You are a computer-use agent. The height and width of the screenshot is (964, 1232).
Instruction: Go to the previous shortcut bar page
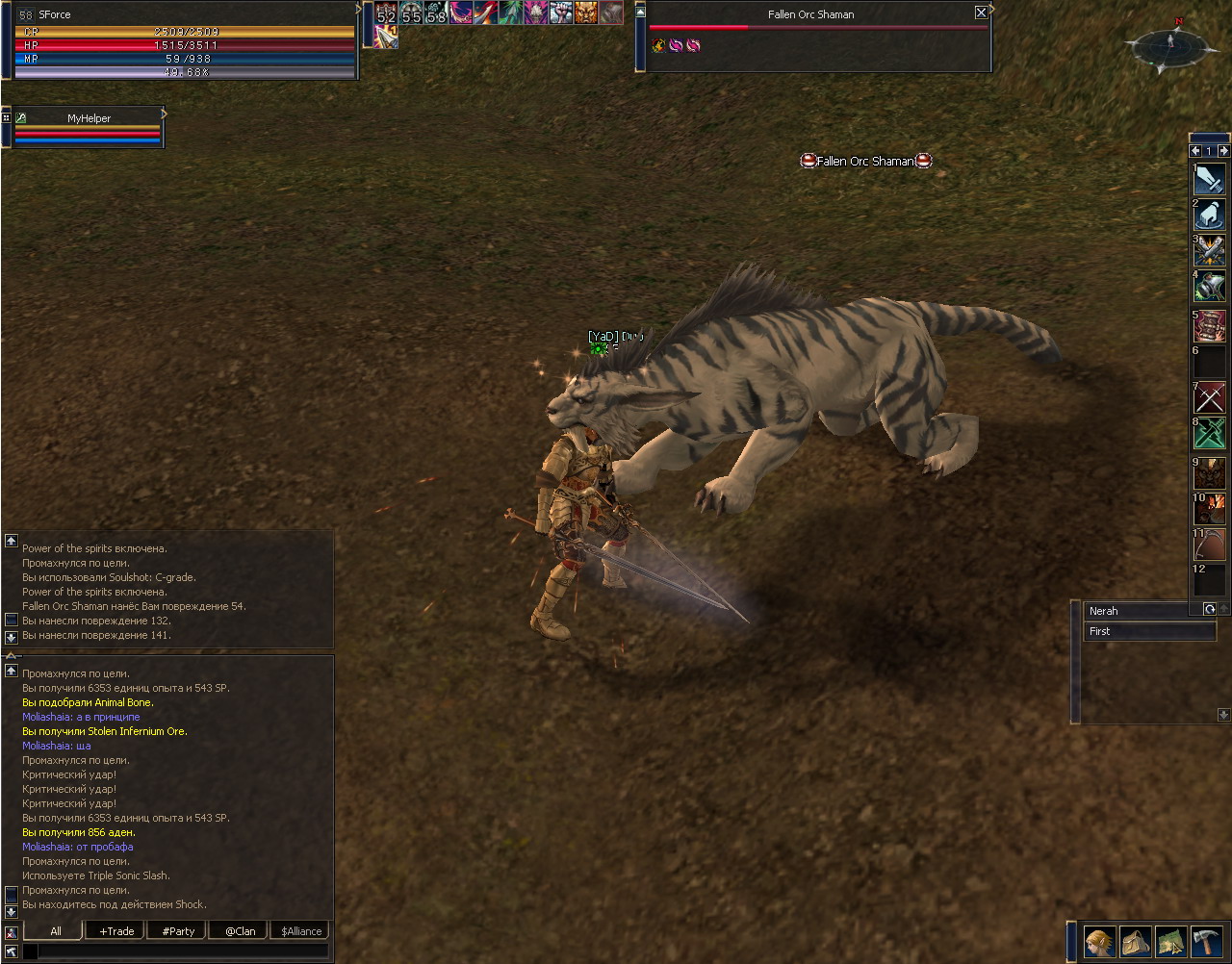click(x=1195, y=151)
